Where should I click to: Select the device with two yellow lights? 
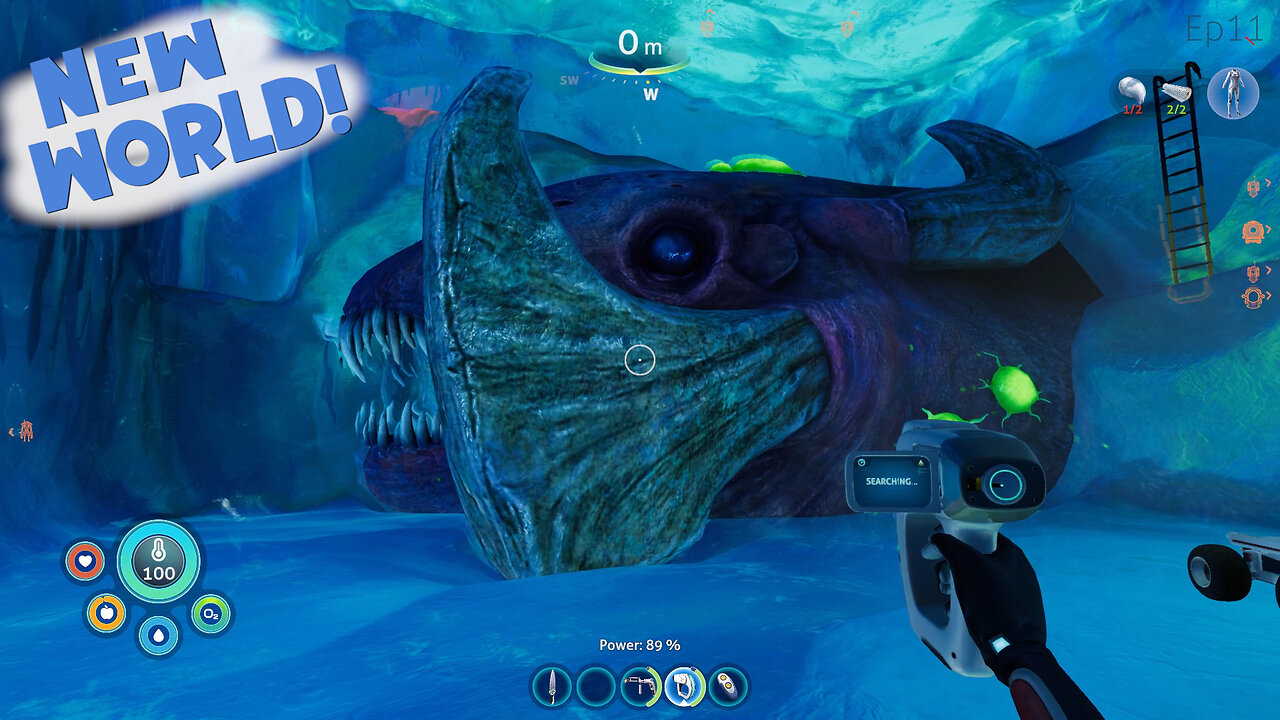pos(728,686)
